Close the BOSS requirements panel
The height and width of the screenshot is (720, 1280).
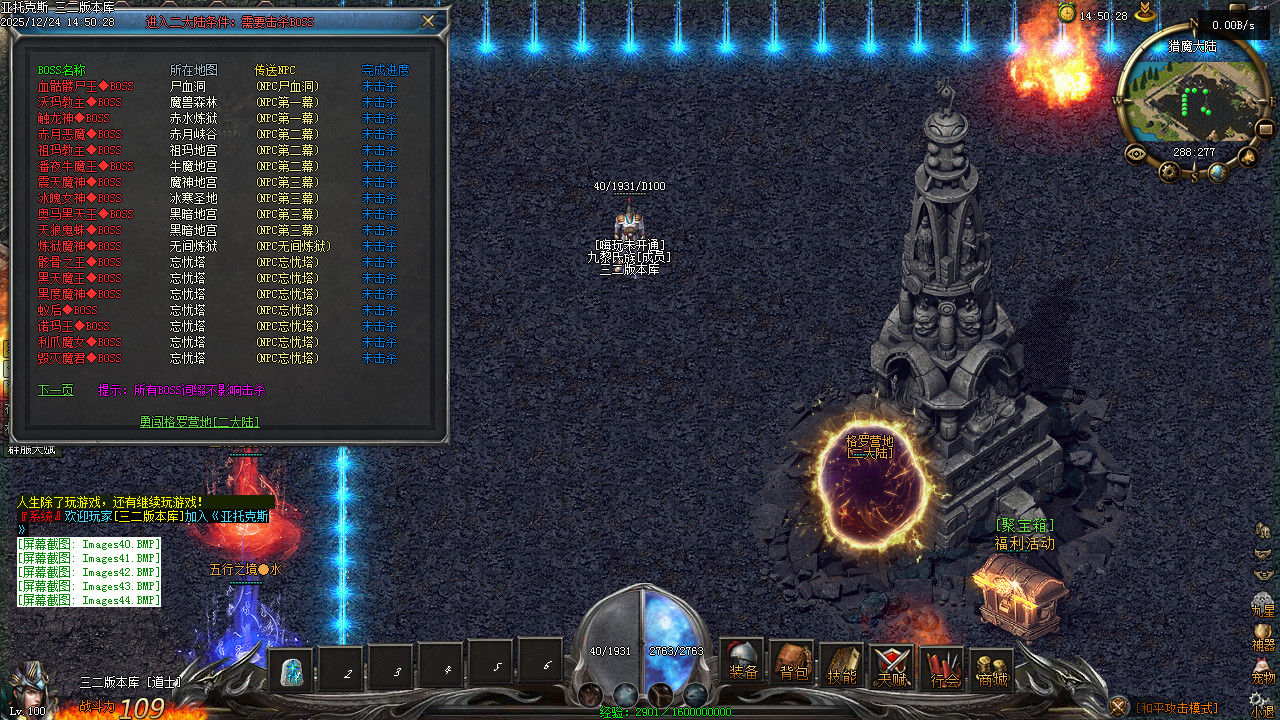[x=428, y=21]
